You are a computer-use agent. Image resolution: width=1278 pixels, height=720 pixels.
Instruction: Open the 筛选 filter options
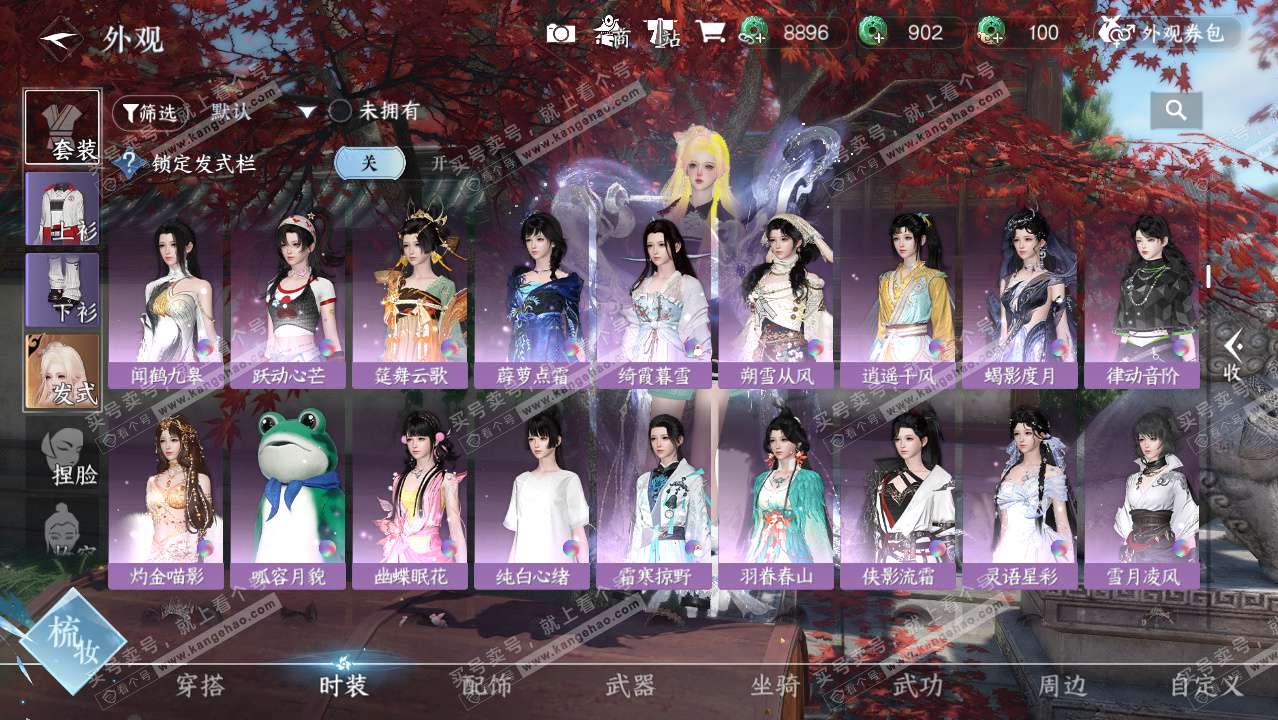click(150, 112)
